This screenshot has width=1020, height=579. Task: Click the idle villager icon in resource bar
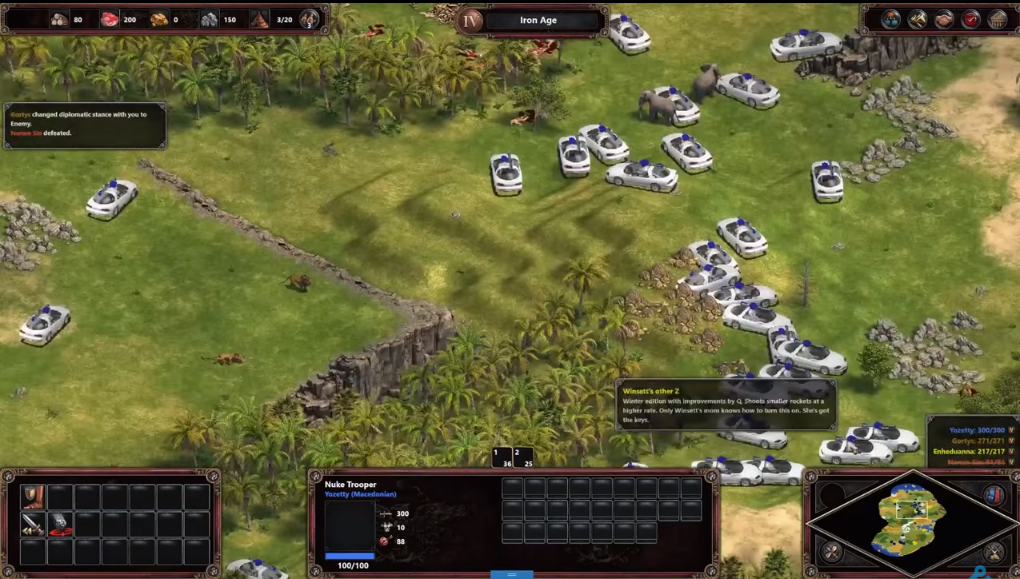coord(310,19)
